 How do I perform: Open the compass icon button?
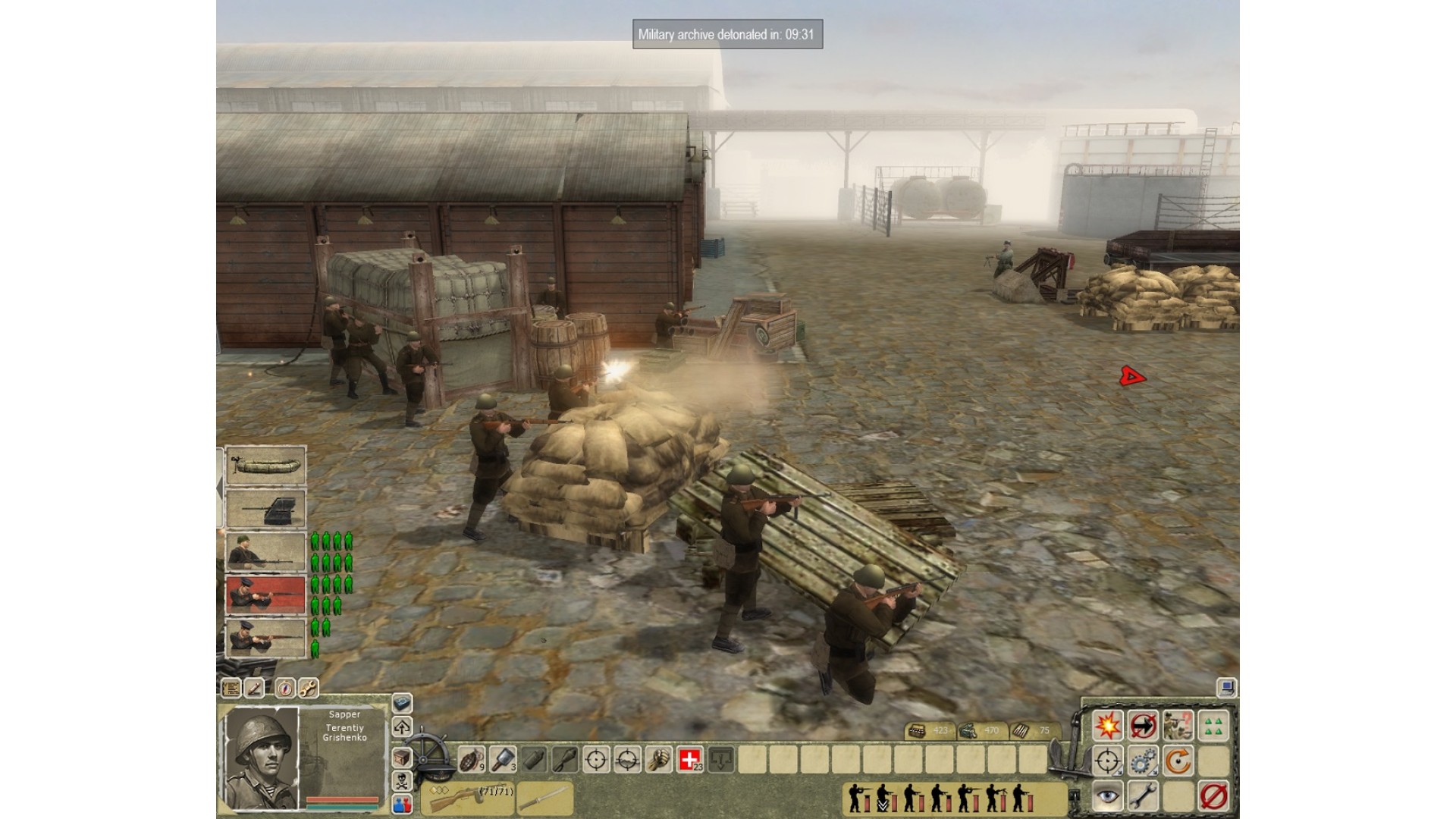[285, 688]
